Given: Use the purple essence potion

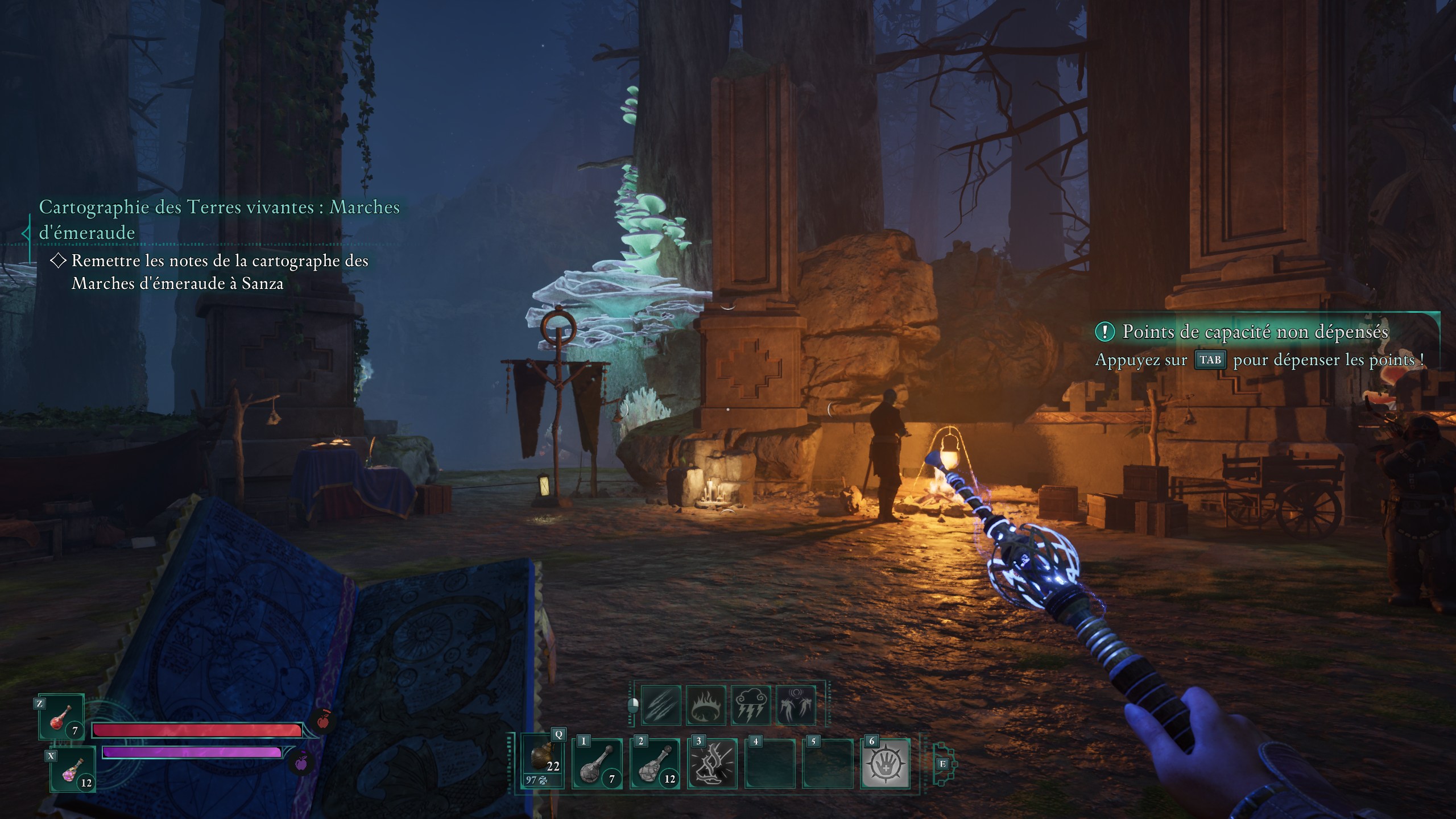Looking at the screenshot, I should 73,771.
